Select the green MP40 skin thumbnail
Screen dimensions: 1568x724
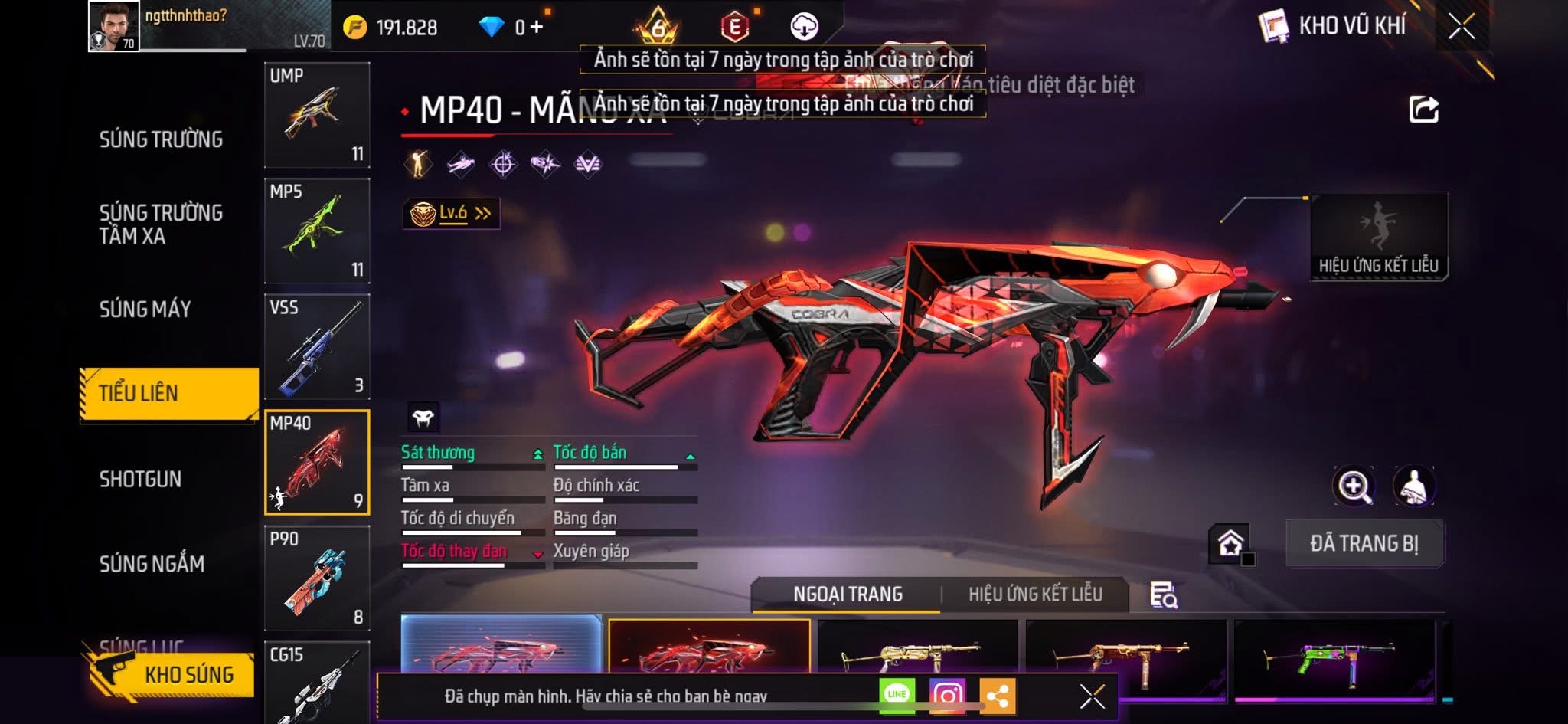coord(1334,657)
